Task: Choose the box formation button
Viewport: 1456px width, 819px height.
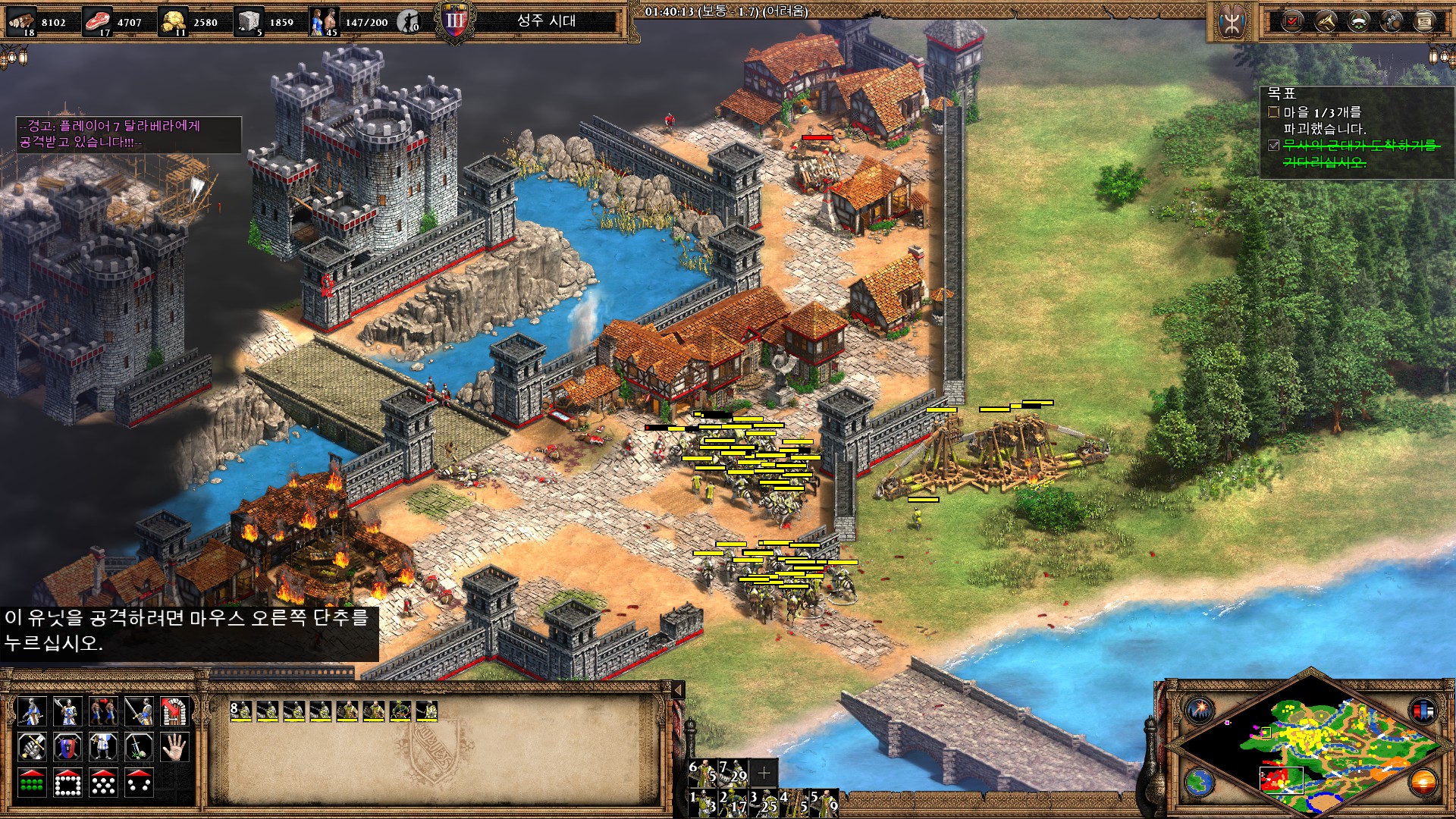Action: point(67,783)
